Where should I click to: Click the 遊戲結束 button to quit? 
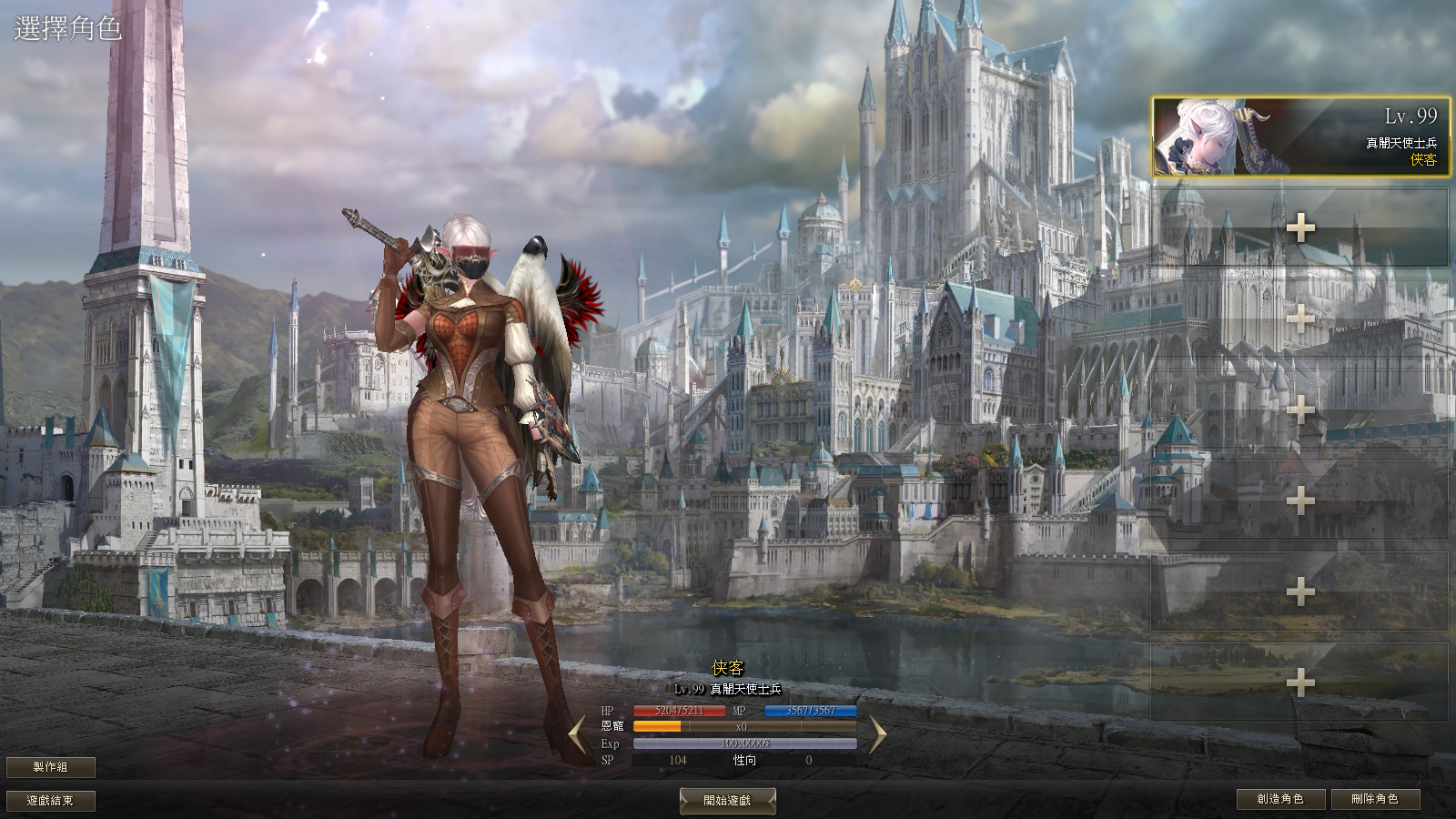click(50, 799)
